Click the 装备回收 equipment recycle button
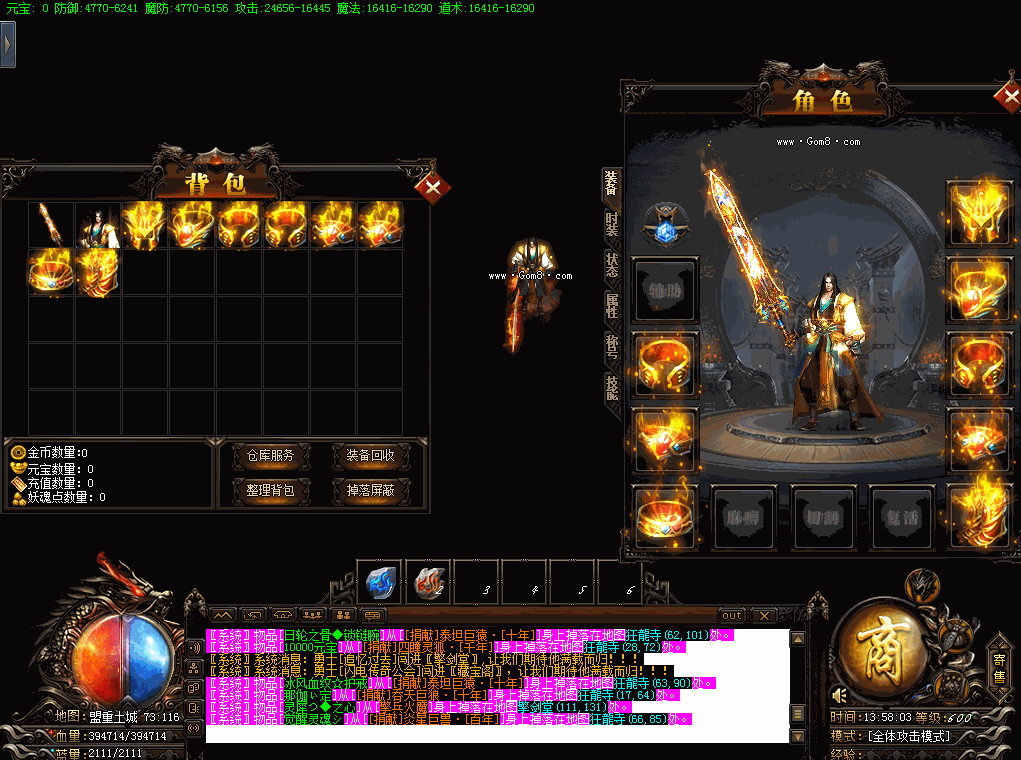The width and height of the screenshot is (1021, 760). click(370, 456)
